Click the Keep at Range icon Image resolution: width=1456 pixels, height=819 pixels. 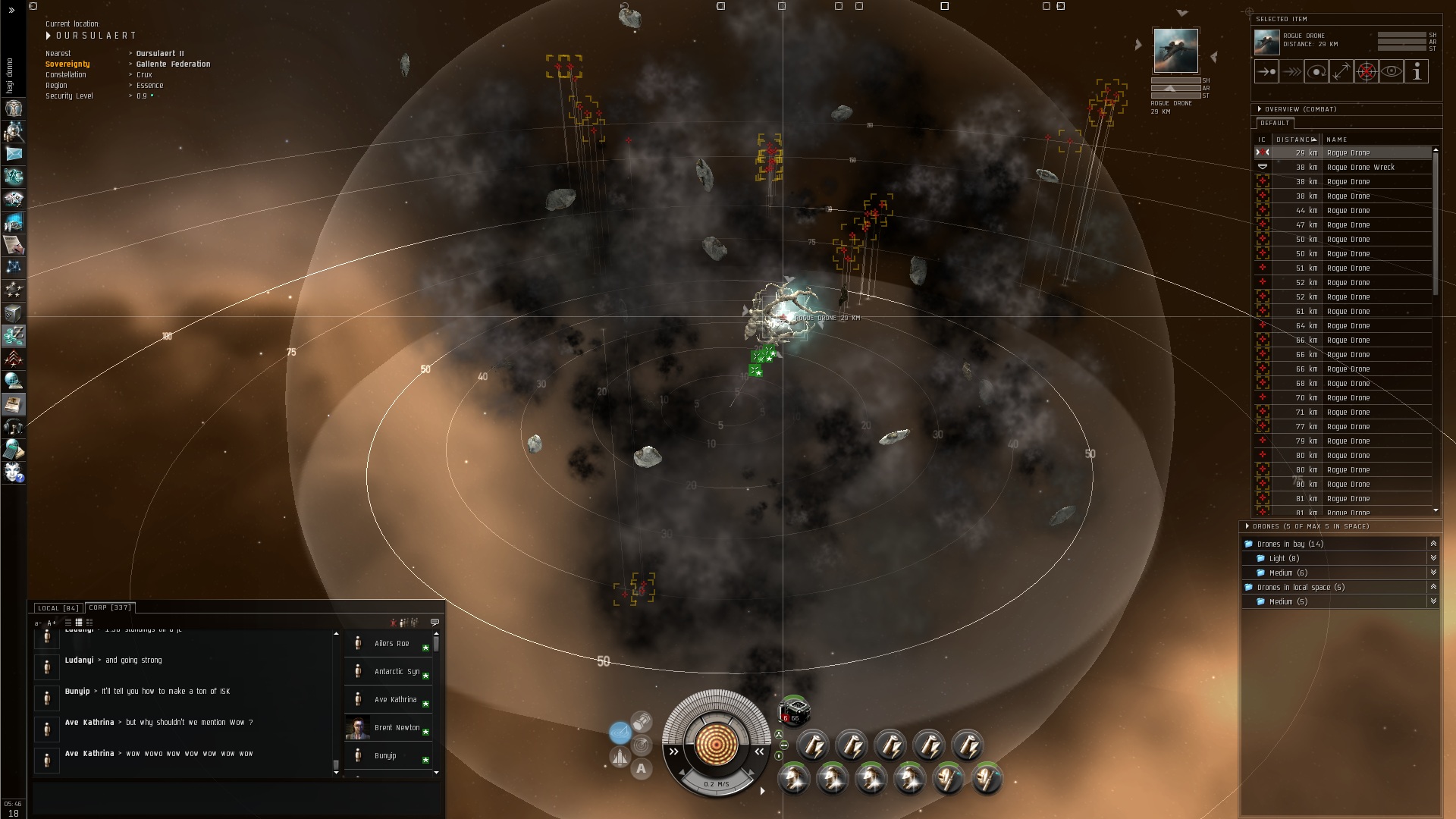pos(1341,72)
